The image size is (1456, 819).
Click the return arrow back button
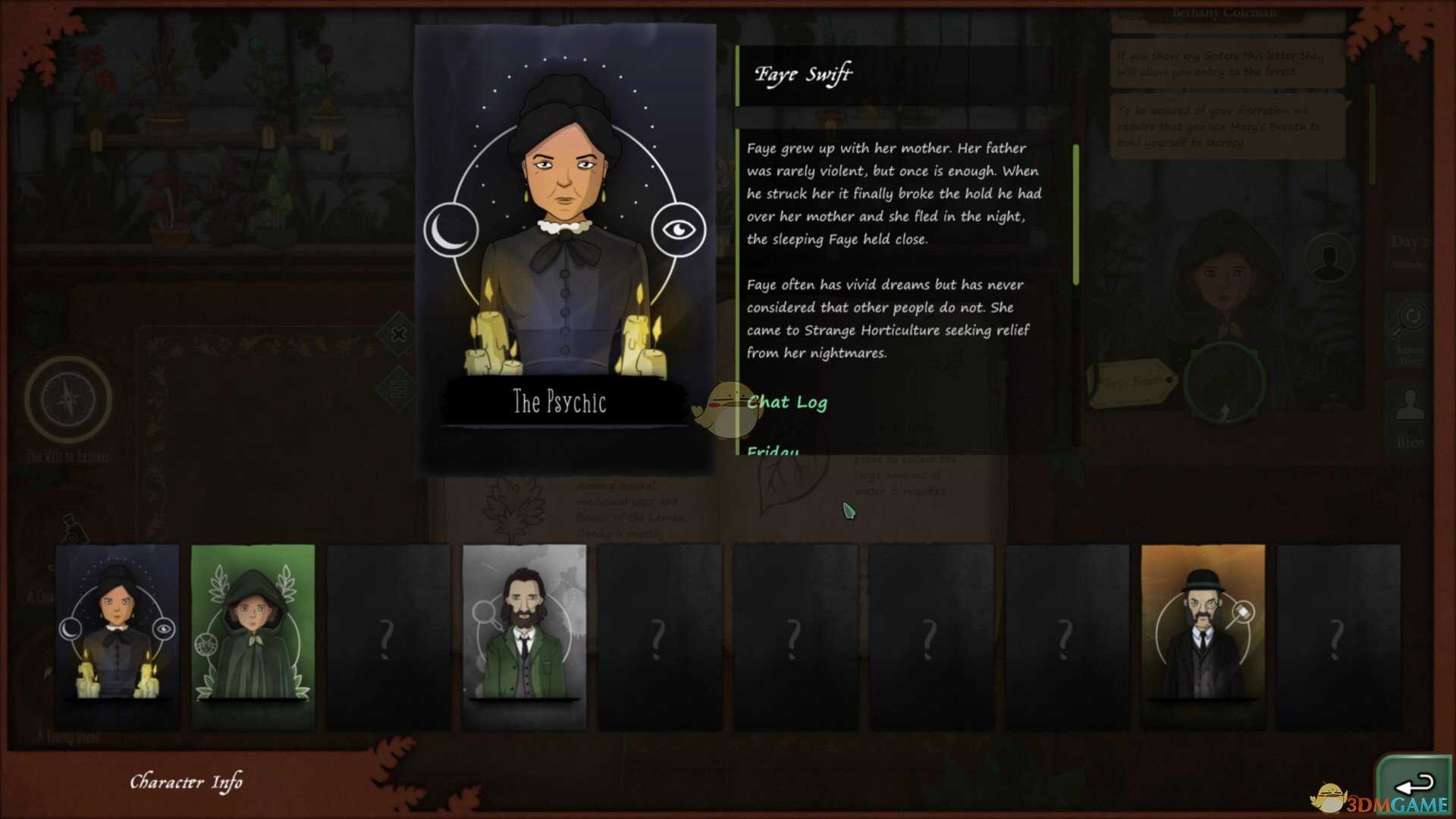(1414, 784)
